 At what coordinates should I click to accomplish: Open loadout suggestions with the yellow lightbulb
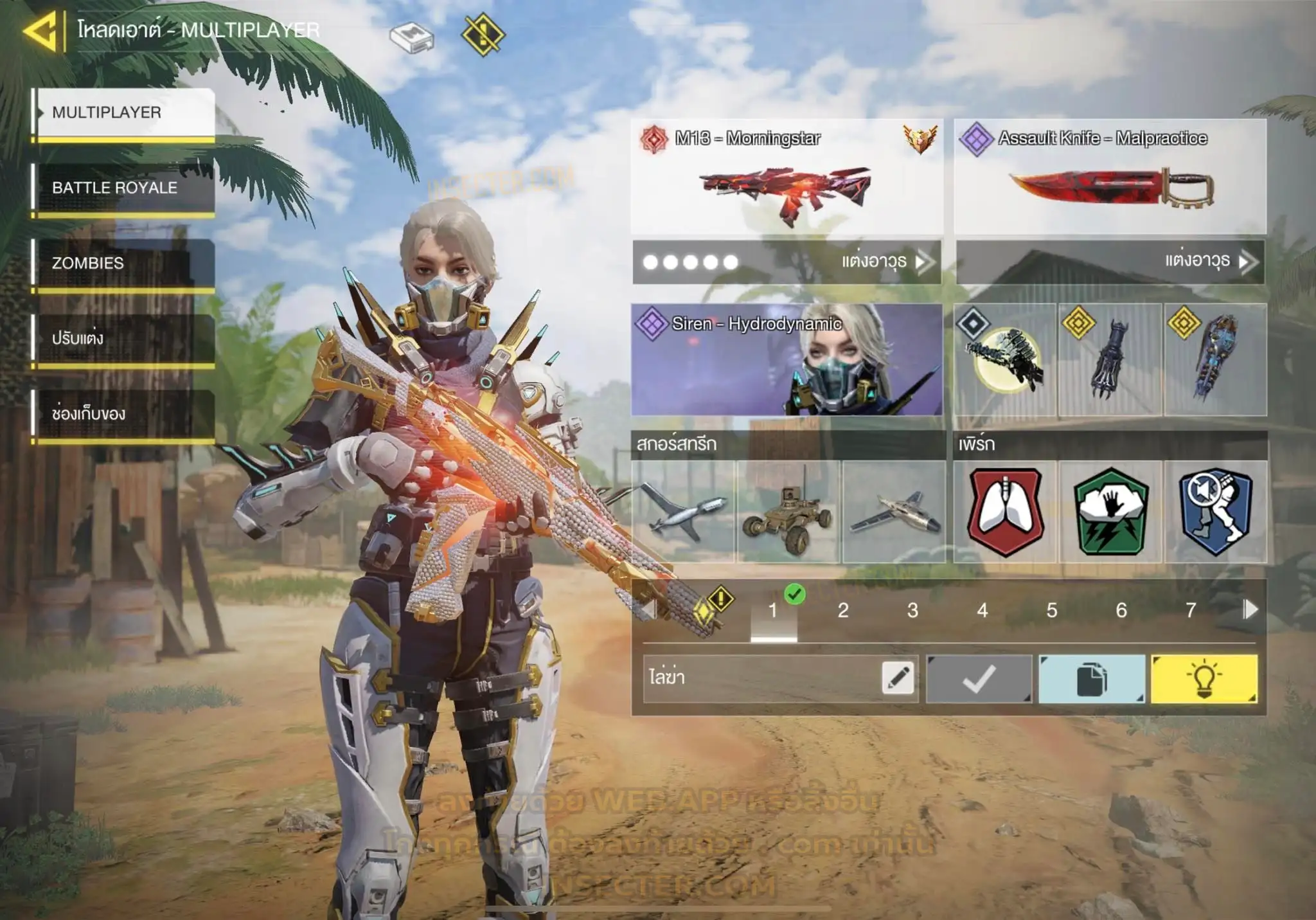(x=1204, y=679)
